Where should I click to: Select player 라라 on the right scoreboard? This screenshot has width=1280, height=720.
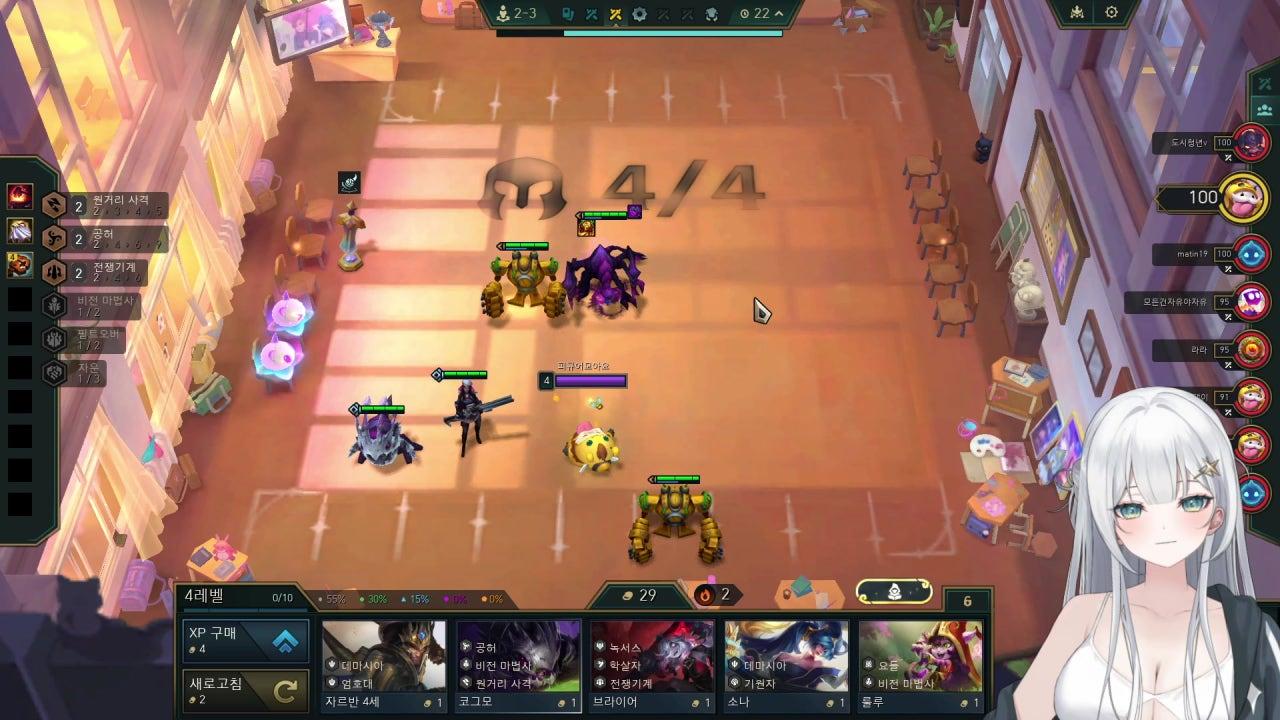pyautogui.click(x=1210, y=351)
